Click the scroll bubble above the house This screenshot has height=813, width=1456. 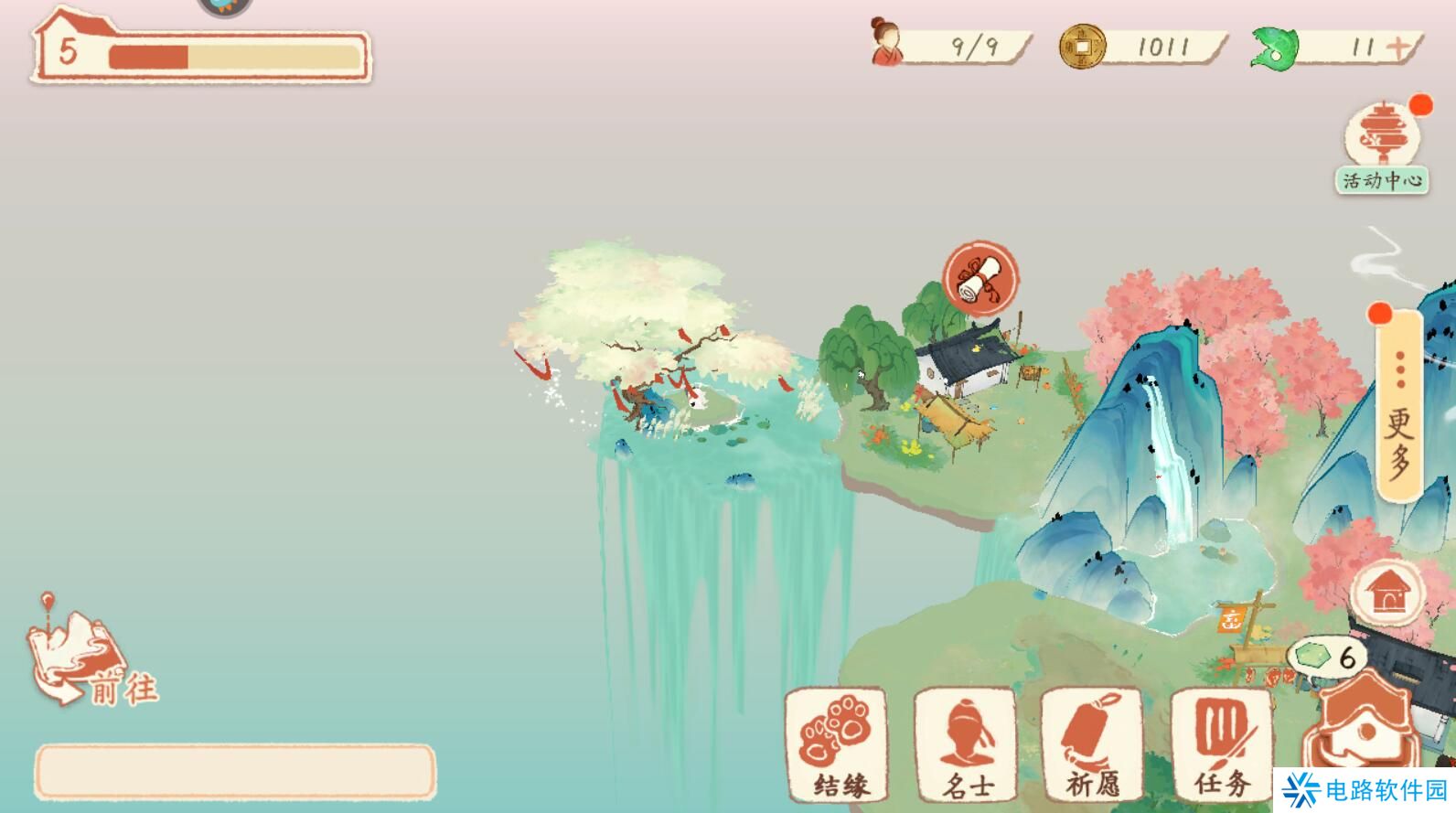(x=980, y=279)
